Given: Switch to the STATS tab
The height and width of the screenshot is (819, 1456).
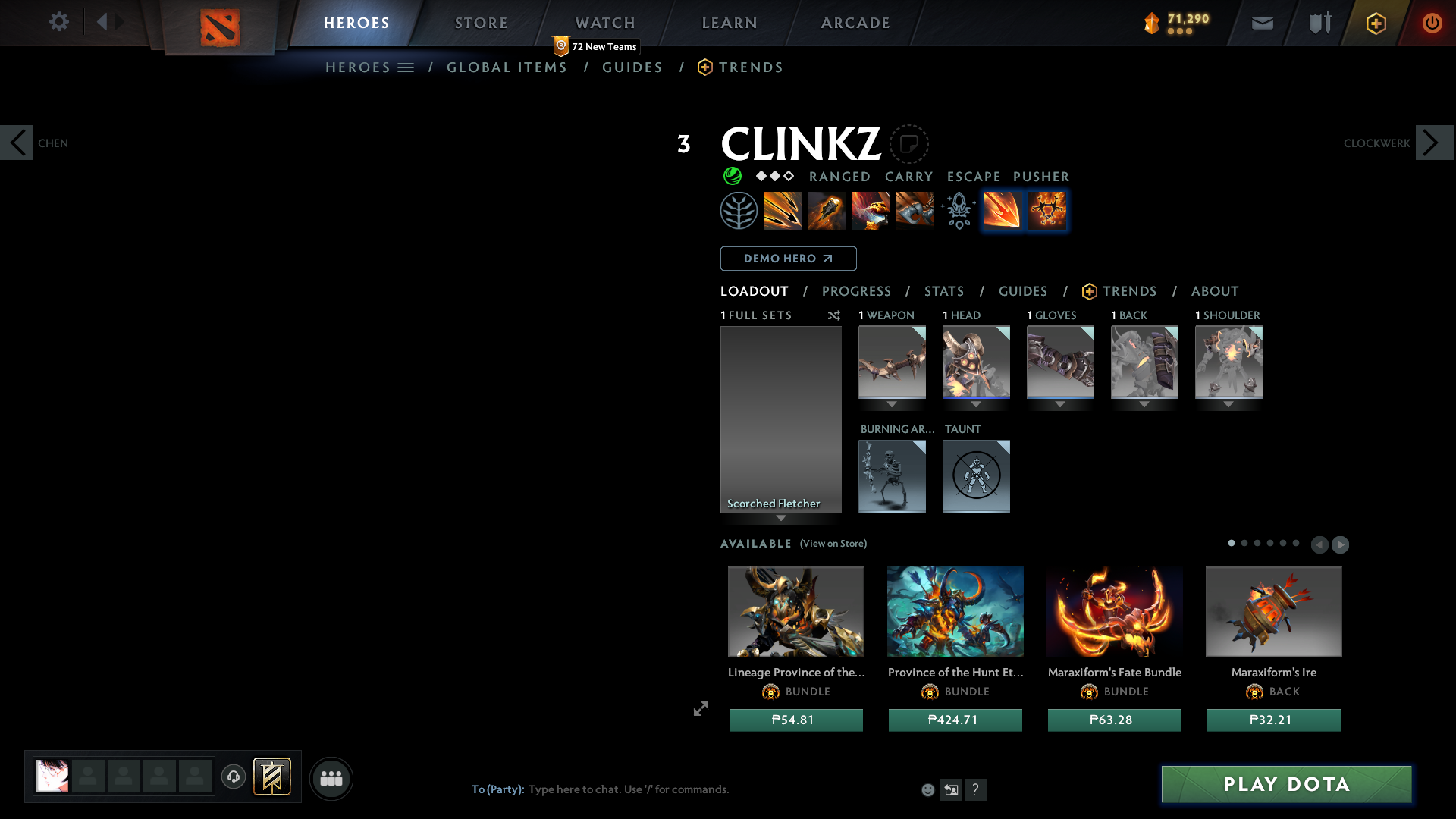Looking at the screenshot, I should pyautogui.click(x=944, y=291).
